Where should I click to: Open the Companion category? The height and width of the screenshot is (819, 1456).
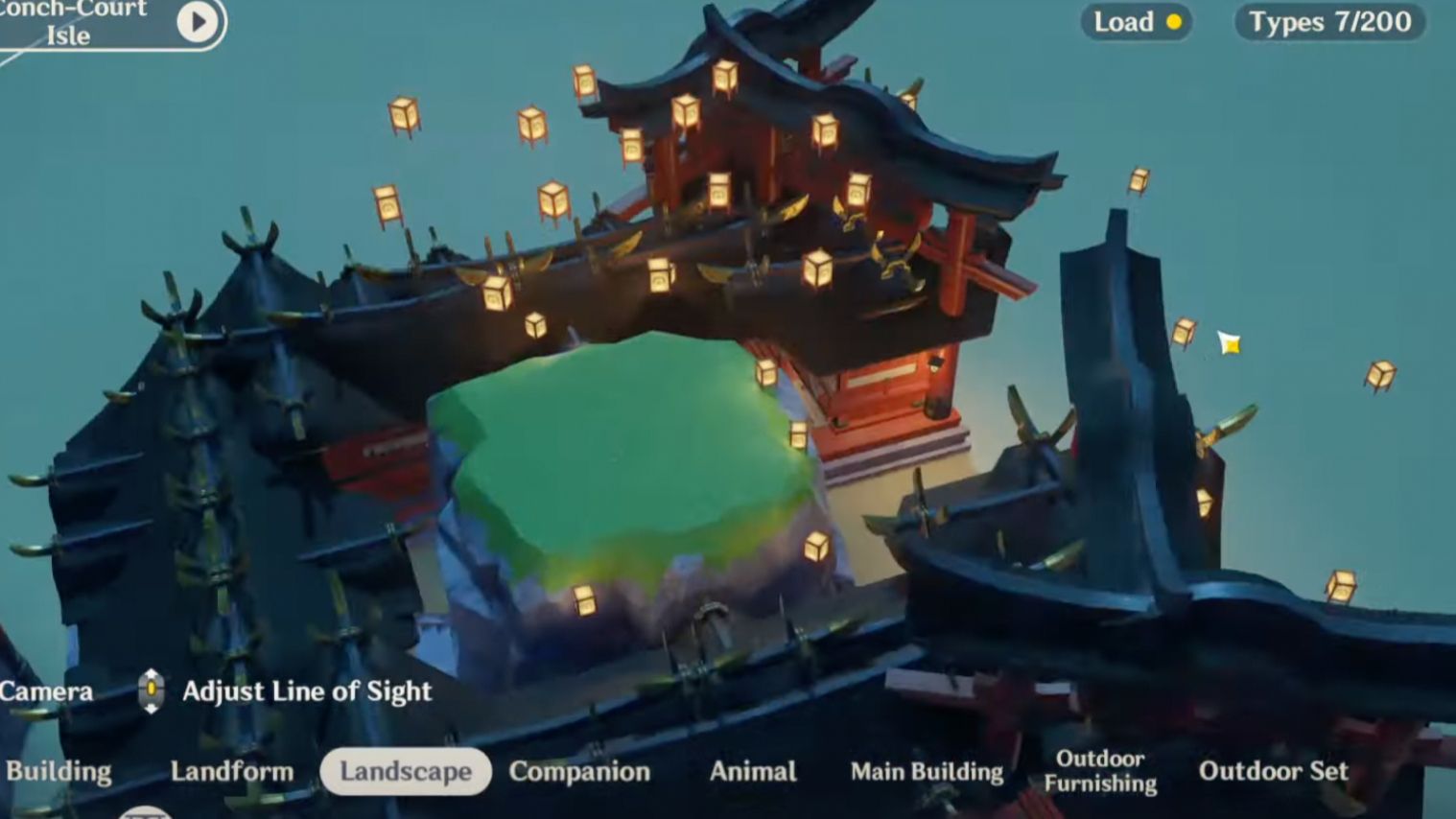tap(580, 771)
